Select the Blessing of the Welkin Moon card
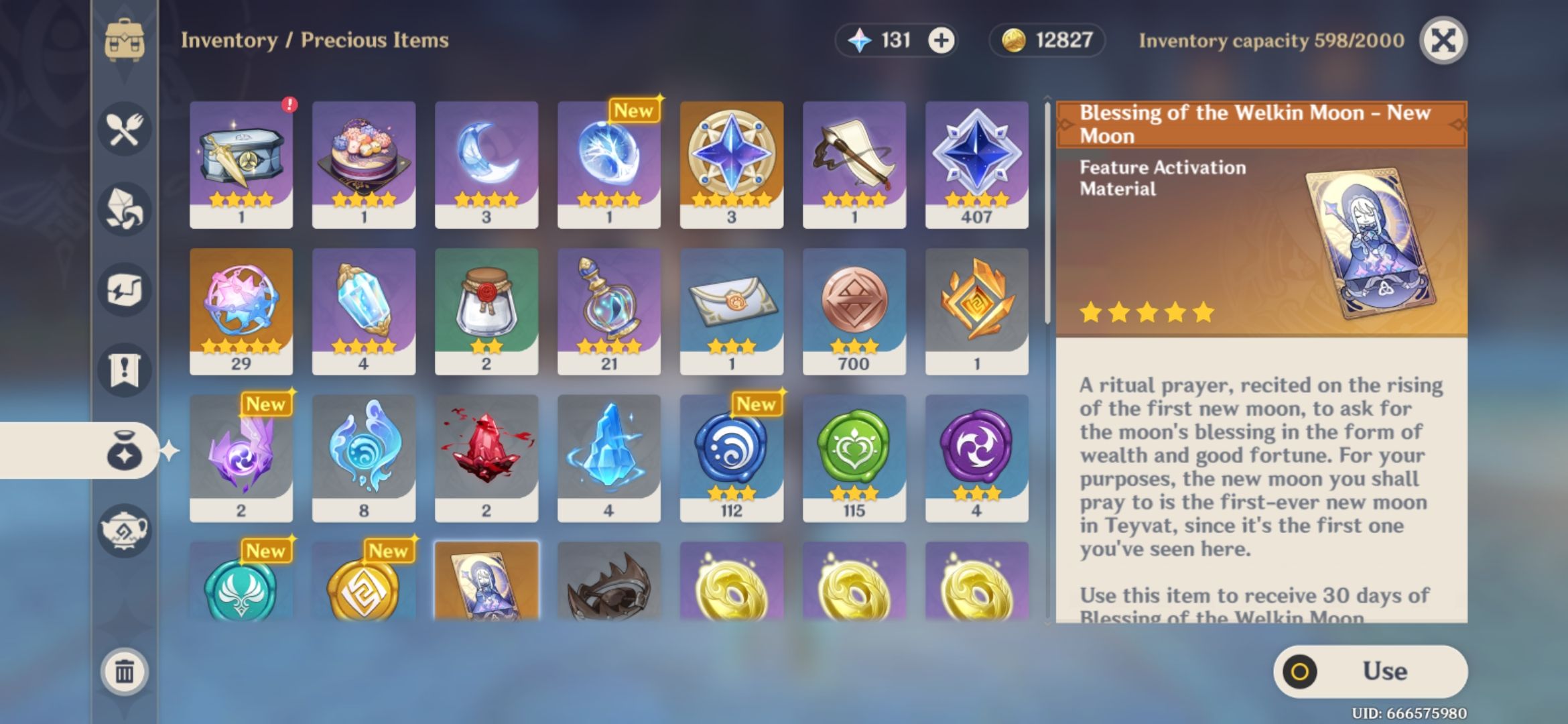The width and height of the screenshot is (1568, 724). coord(485,590)
